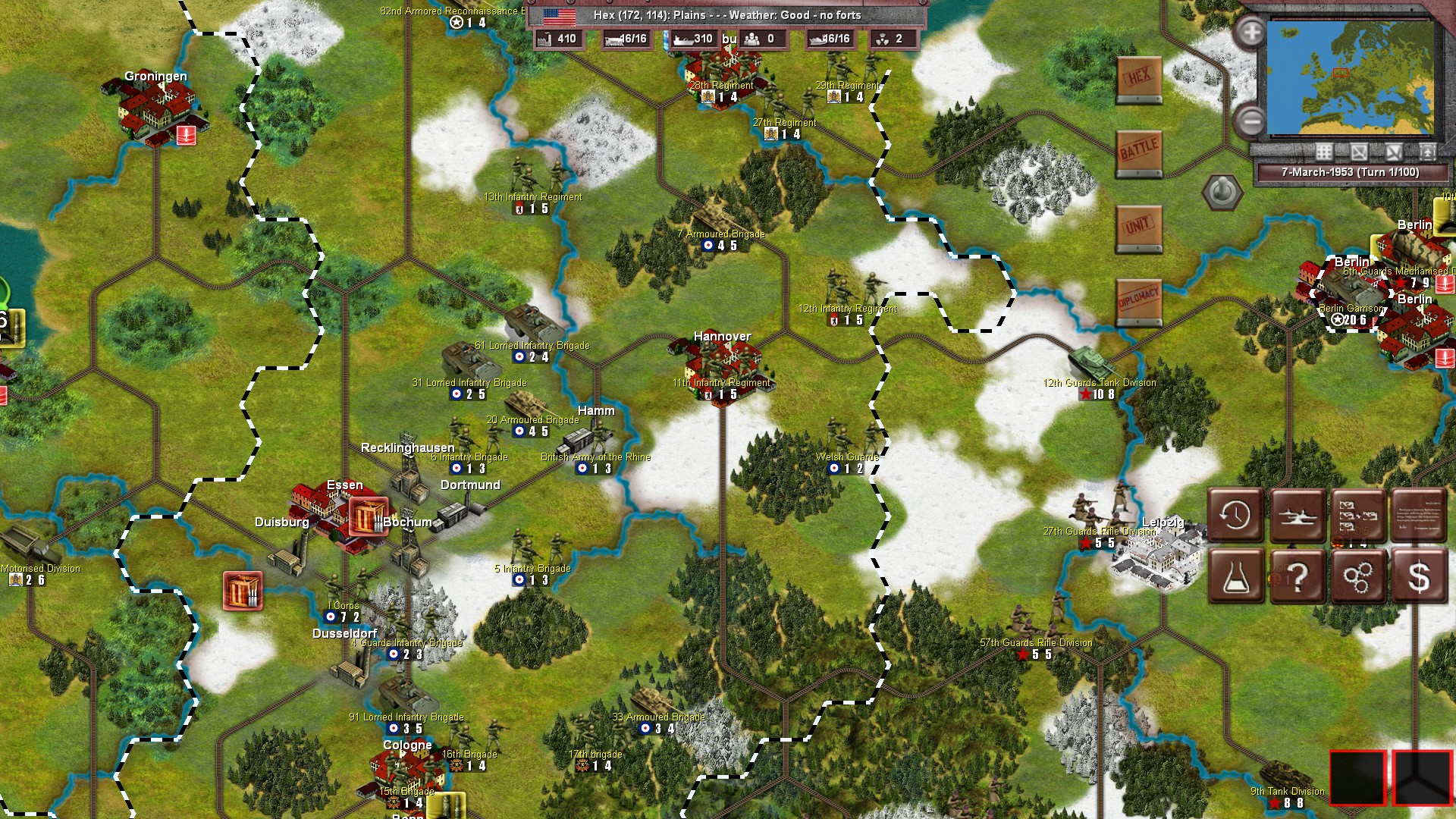Open help using the question mark icon
1456x819 pixels.
tap(1297, 574)
